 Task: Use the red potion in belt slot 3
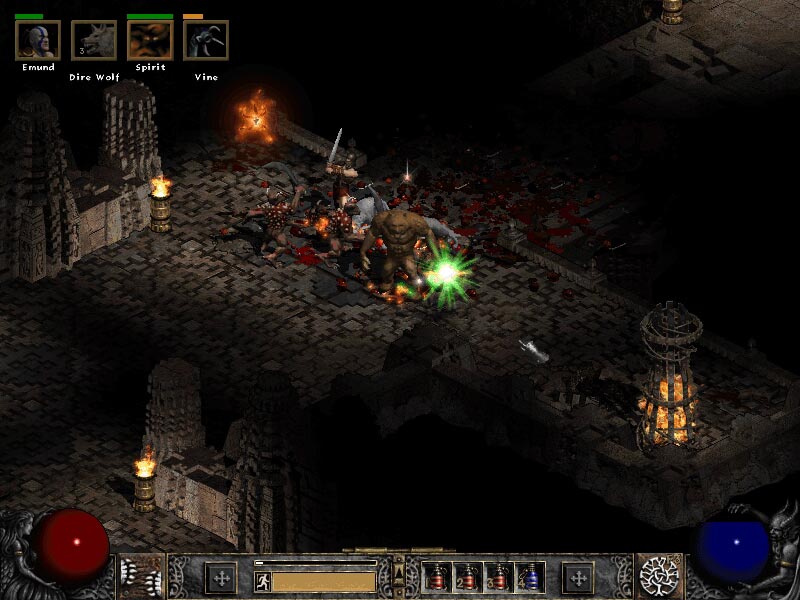tap(497, 577)
